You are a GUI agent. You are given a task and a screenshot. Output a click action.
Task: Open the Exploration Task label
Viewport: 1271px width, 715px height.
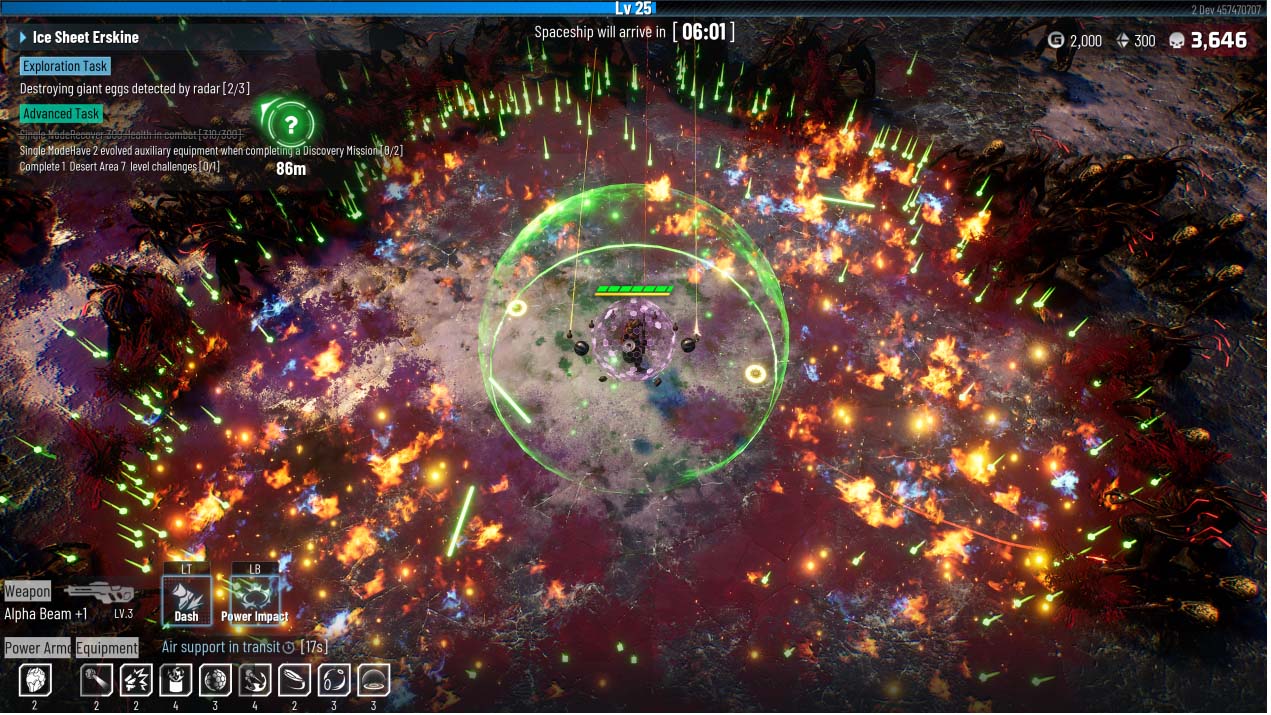point(65,66)
